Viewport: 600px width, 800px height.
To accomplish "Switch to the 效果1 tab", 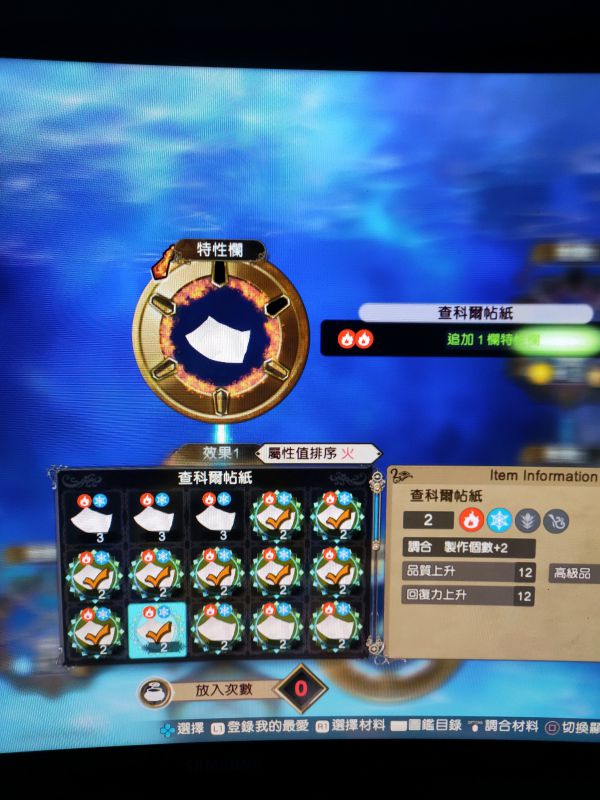I will [x=222, y=453].
